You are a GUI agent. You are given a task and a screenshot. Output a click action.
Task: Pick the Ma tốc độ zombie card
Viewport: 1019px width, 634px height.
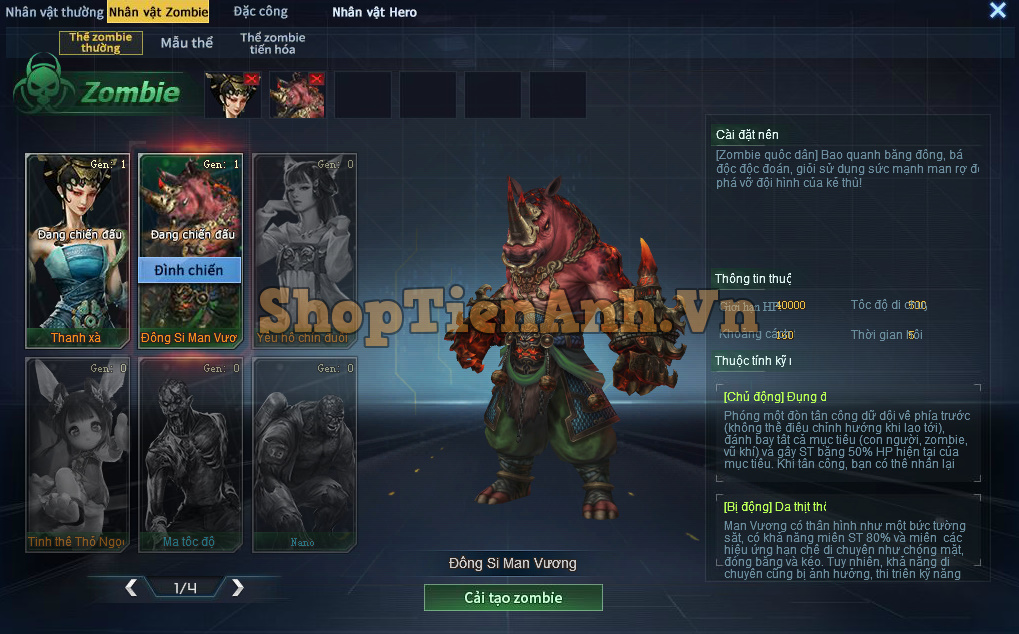tap(190, 455)
